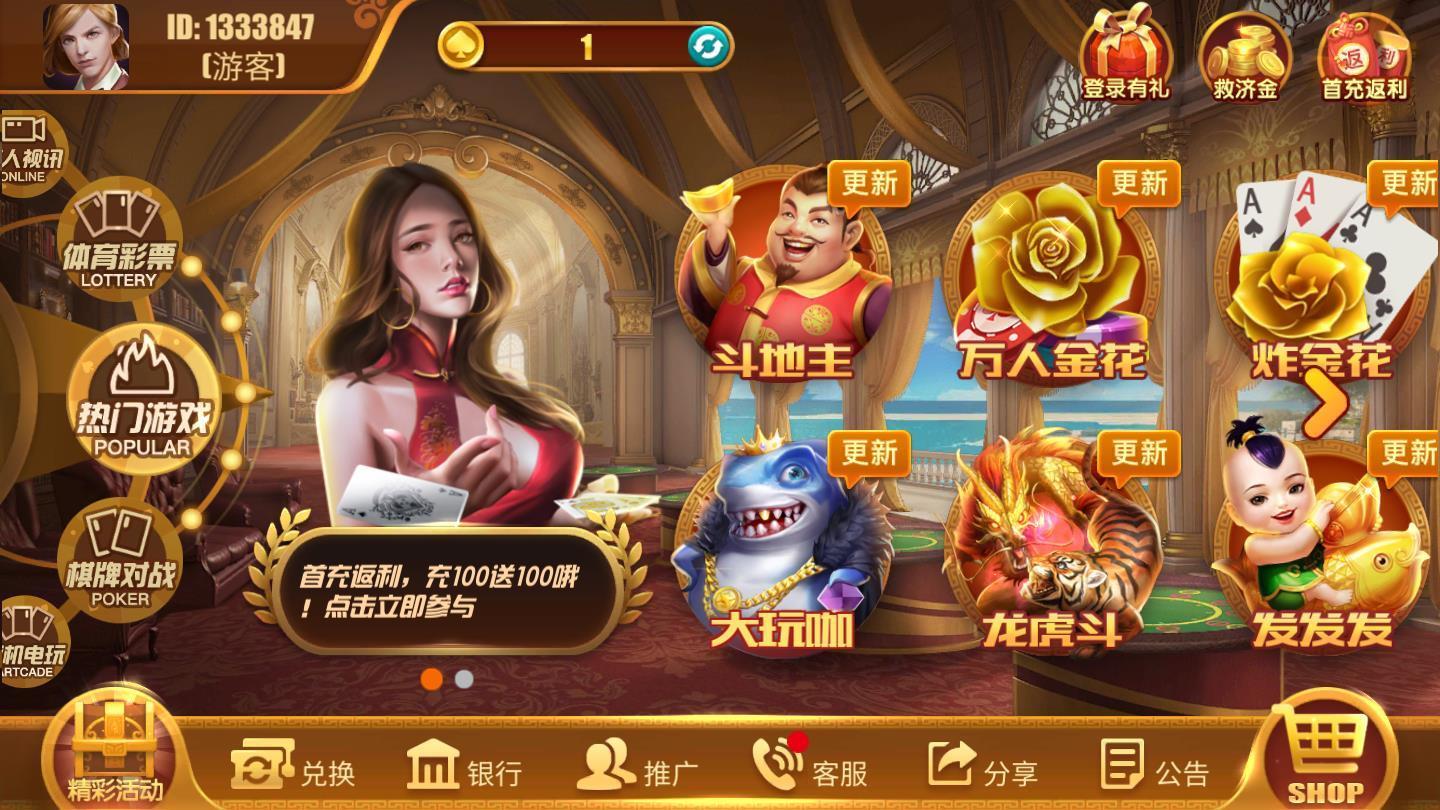Screen dimensions: 1440x810
Task: Open the 银行 bank icon
Action: point(465,770)
